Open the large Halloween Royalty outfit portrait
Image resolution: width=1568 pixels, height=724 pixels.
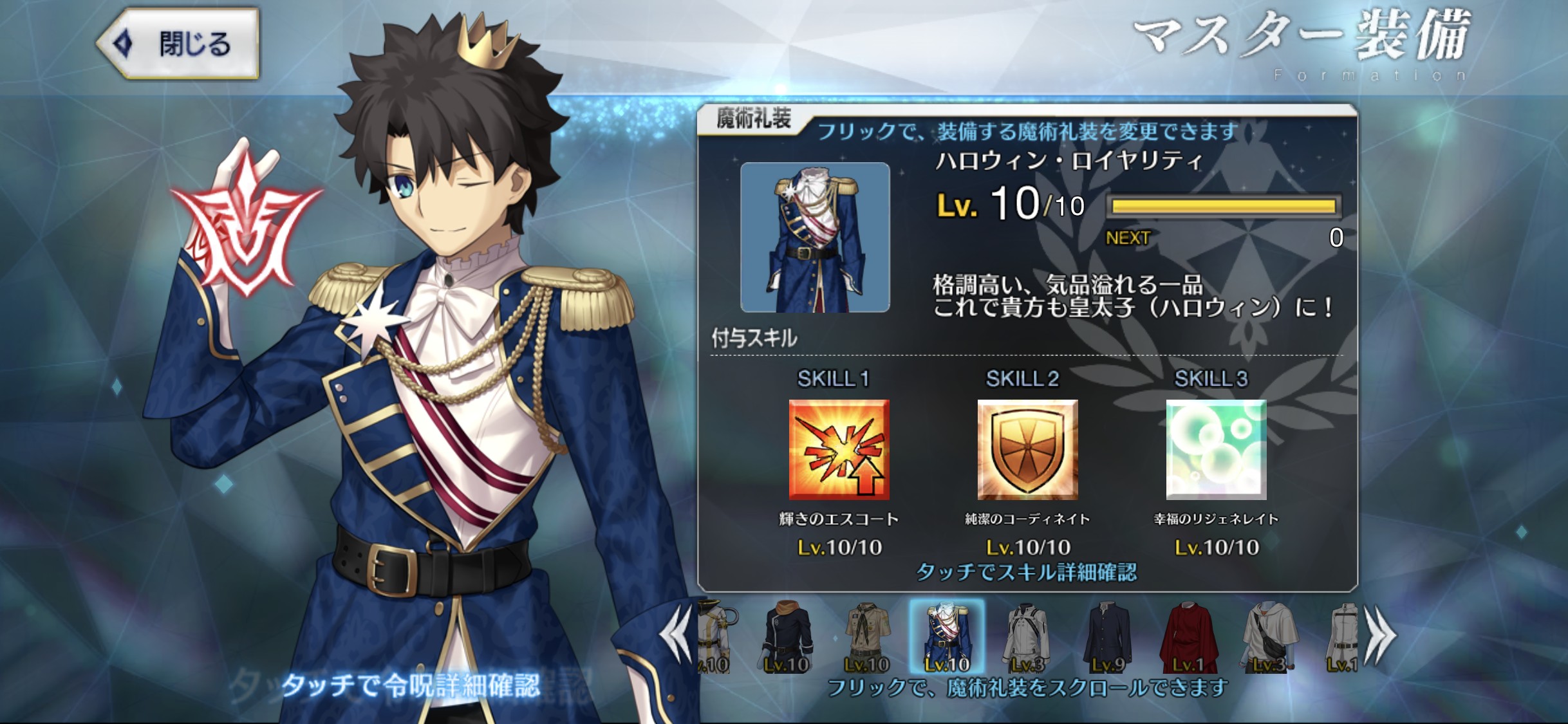point(815,237)
